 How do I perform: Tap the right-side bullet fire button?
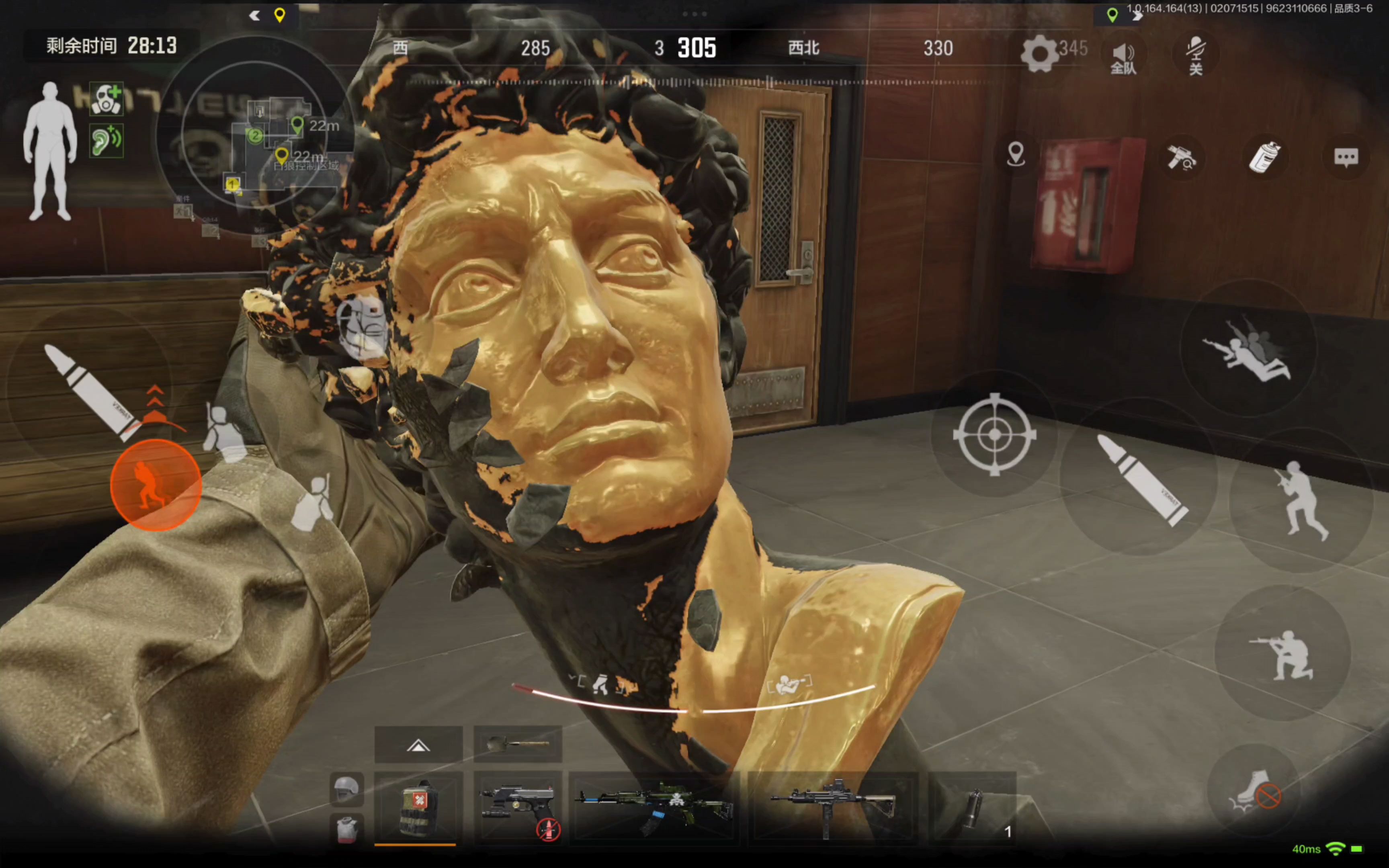(x=1141, y=480)
